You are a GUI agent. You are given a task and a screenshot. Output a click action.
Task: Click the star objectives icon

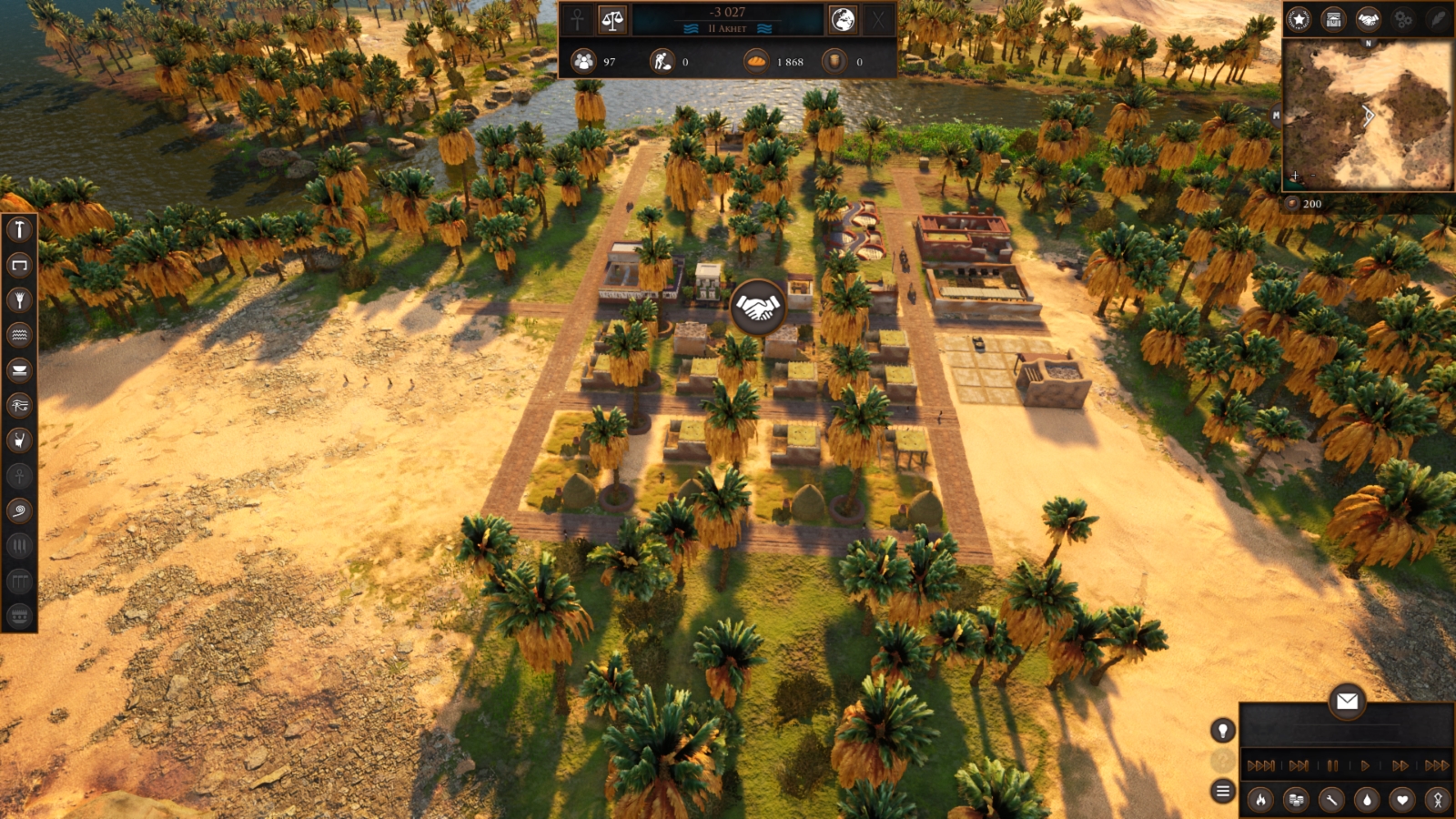[1299, 19]
